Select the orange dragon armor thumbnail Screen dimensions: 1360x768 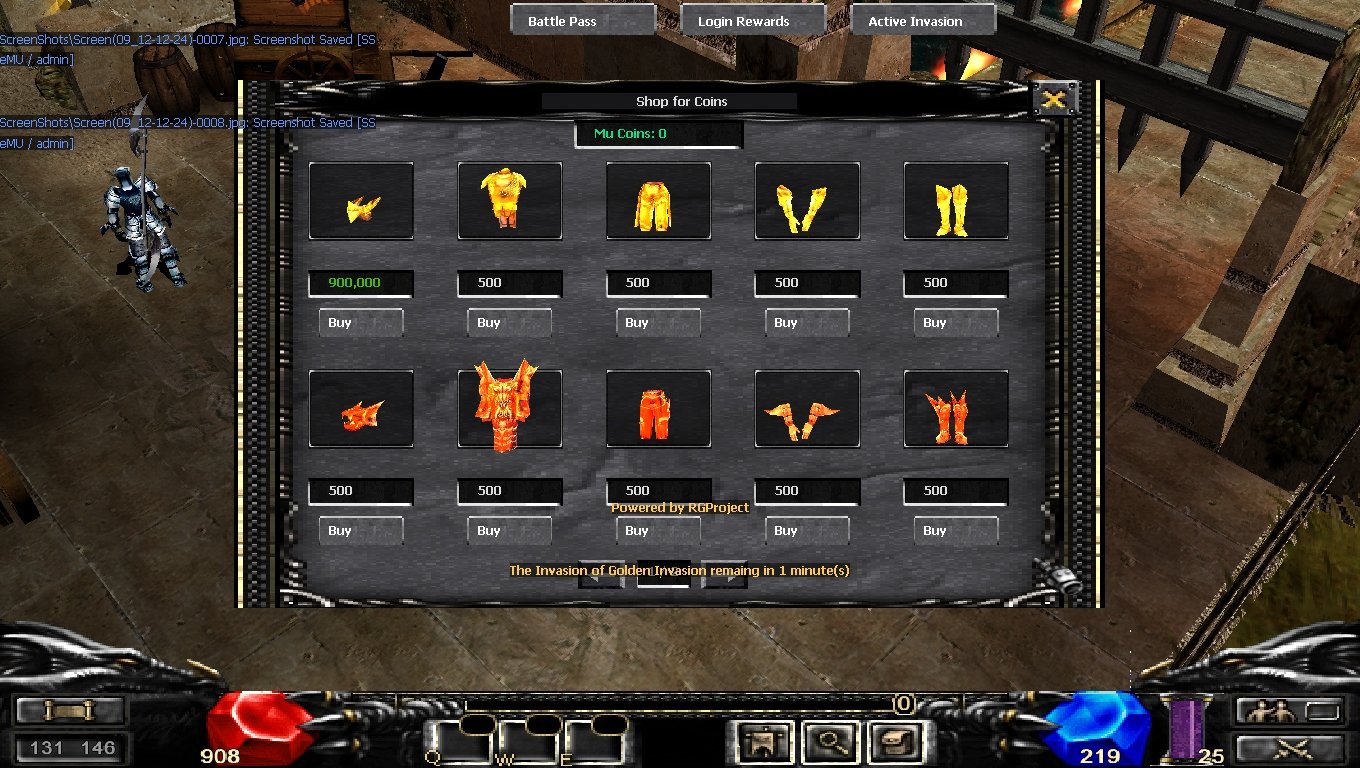[x=509, y=408]
